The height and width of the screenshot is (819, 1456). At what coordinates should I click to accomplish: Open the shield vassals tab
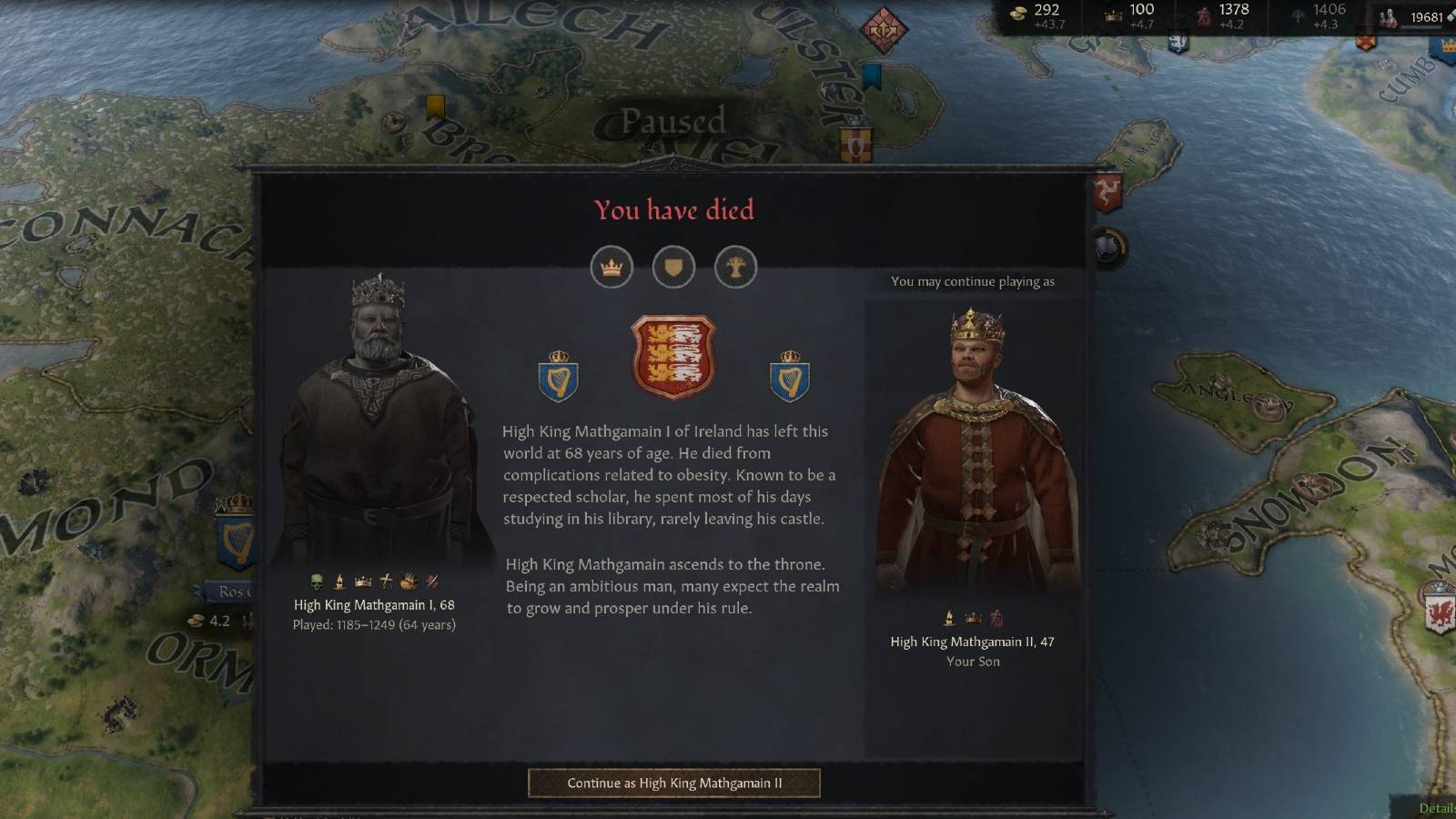[x=673, y=268]
